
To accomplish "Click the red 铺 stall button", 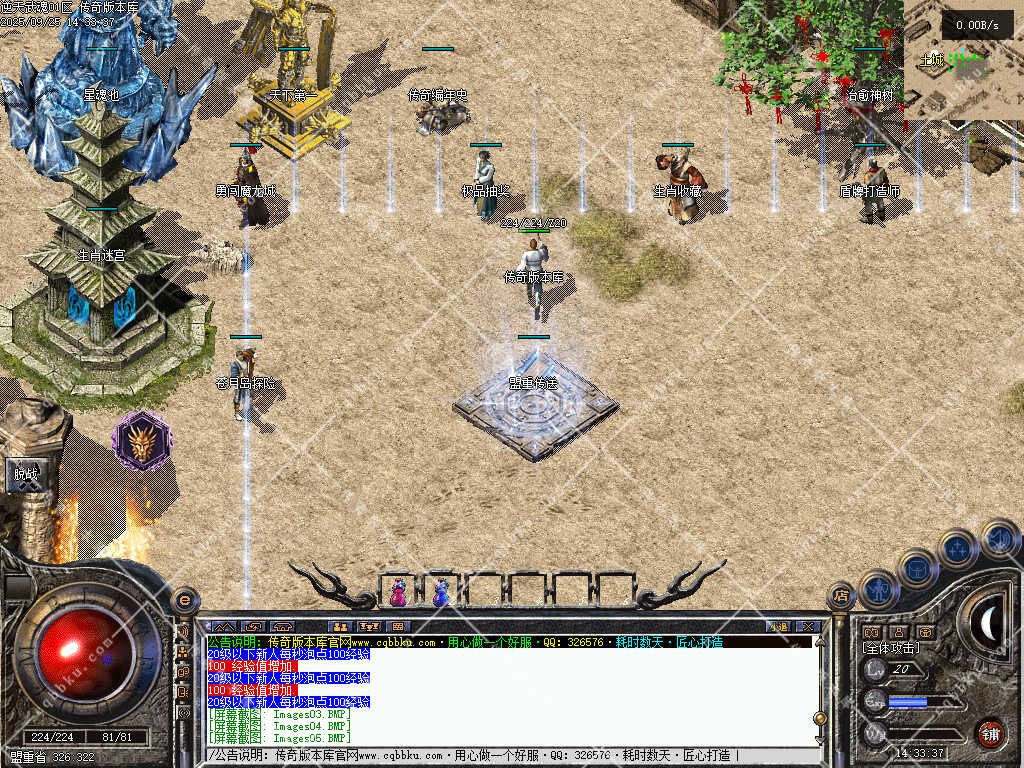I will pyautogui.click(x=990, y=733).
